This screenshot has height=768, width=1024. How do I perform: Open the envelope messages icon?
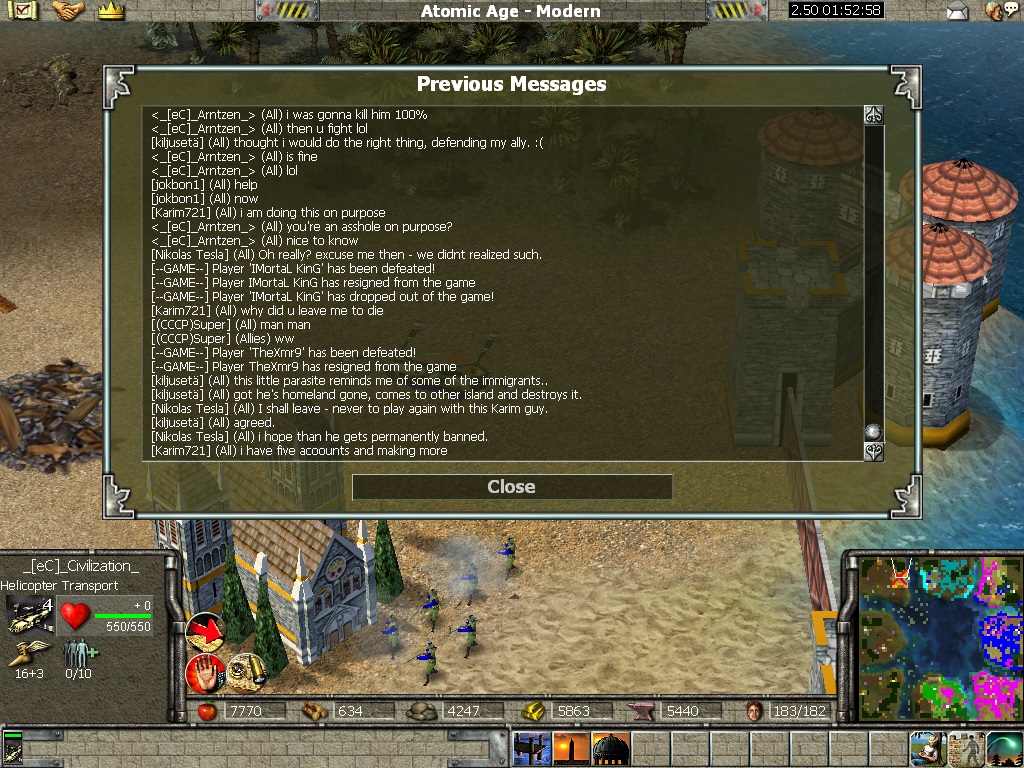(958, 11)
